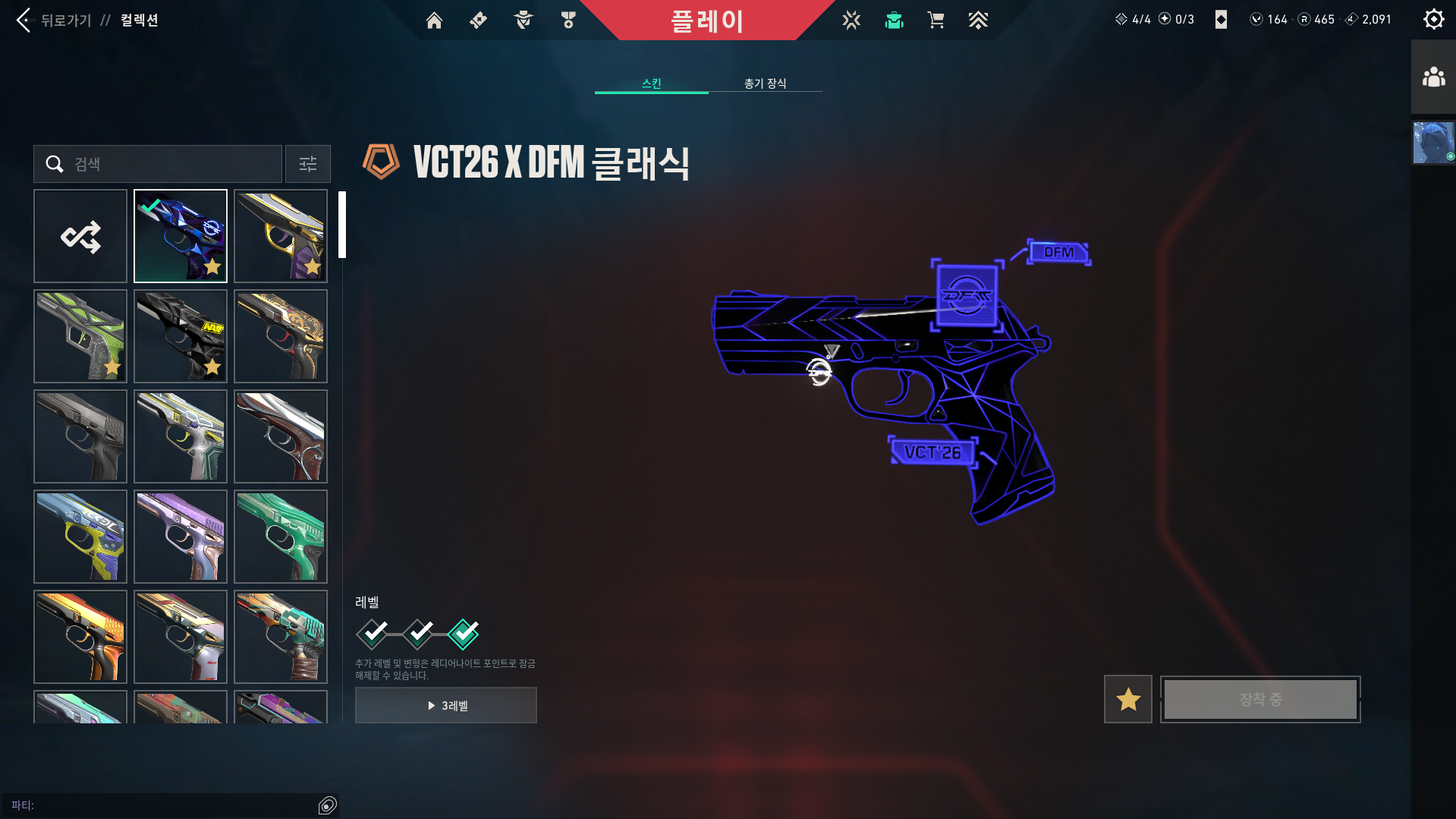Open the Esports icon left of Collection

851,20
